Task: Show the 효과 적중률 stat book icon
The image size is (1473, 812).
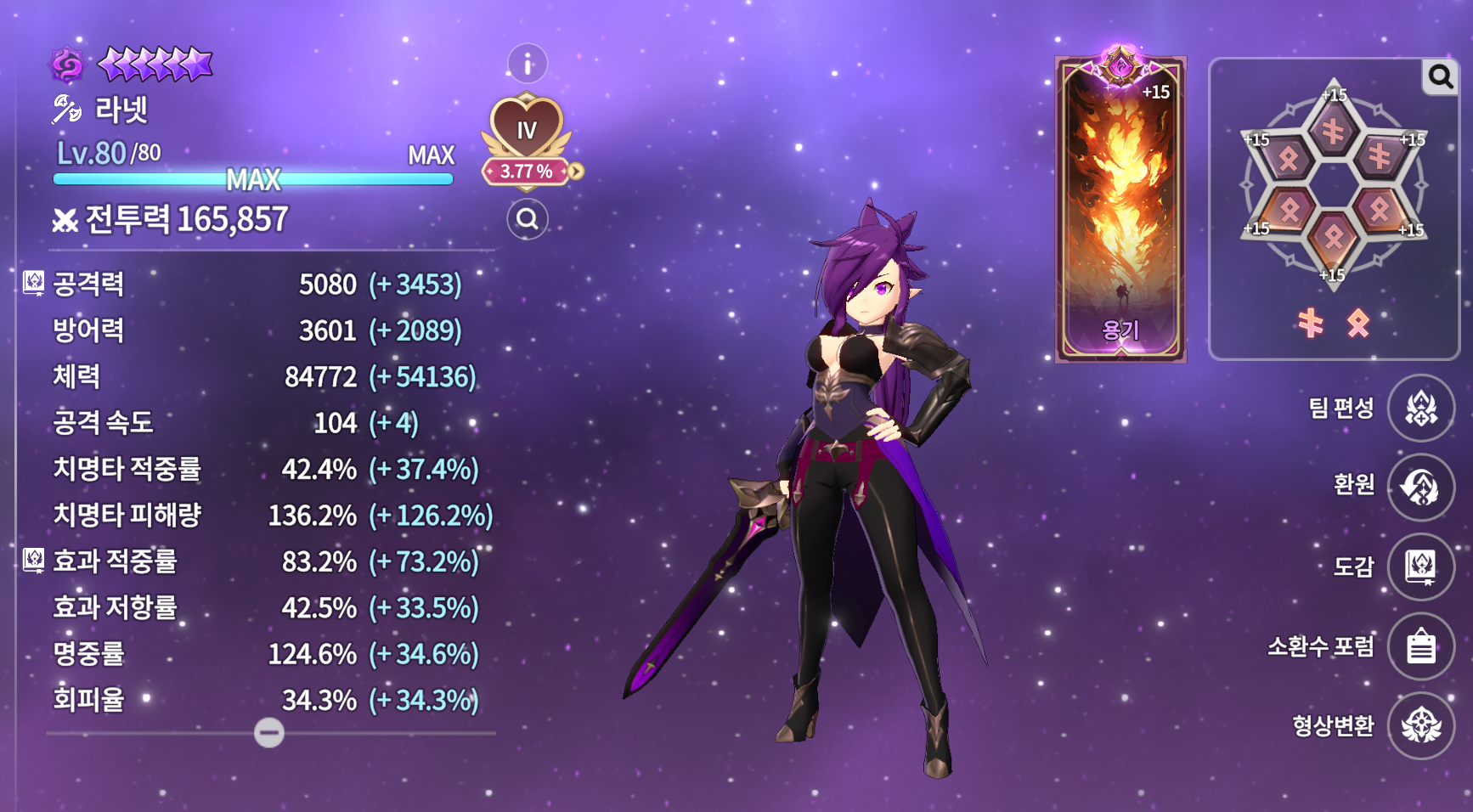Action: point(33,561)
